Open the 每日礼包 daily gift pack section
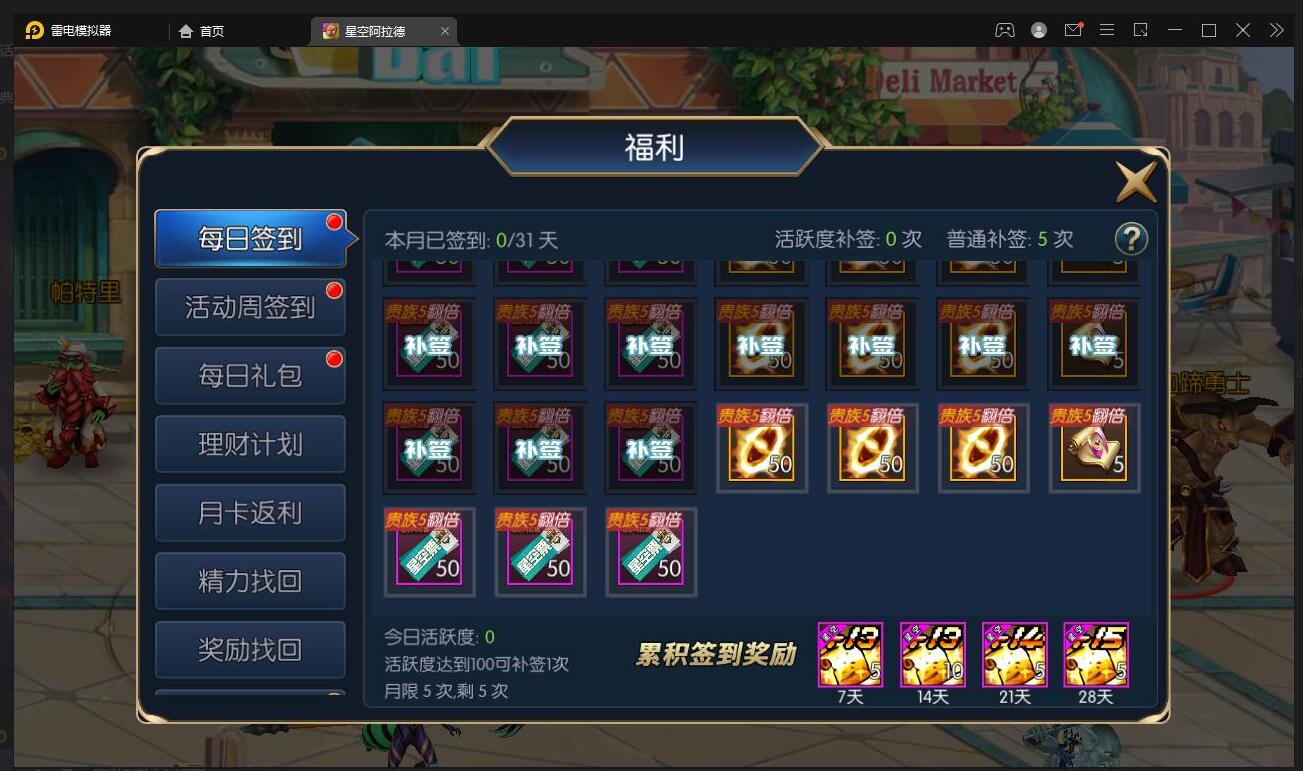Image resolution: width=1303 pixels, height=771 pixels. tap(249, 375)
